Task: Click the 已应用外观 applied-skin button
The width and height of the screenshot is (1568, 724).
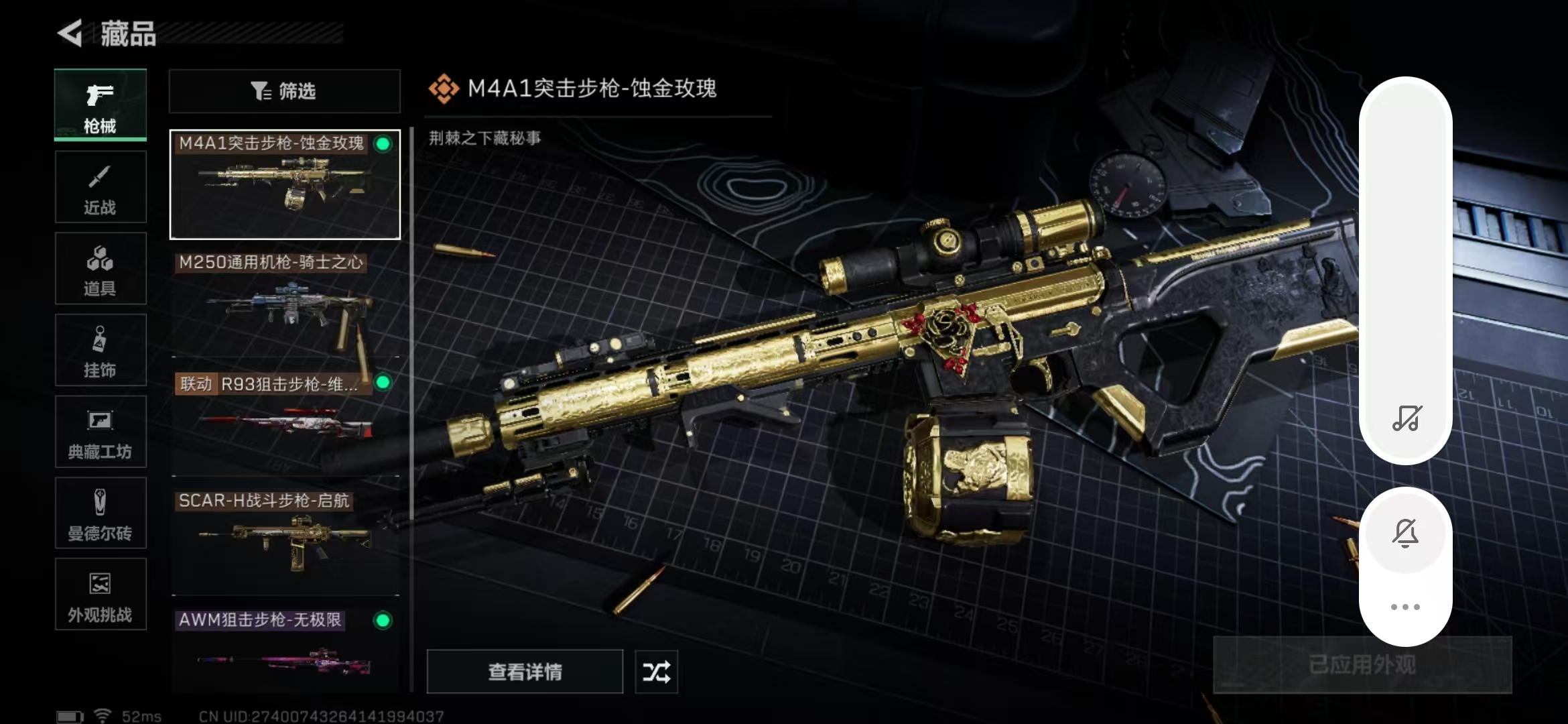Action: (1362, 665)
